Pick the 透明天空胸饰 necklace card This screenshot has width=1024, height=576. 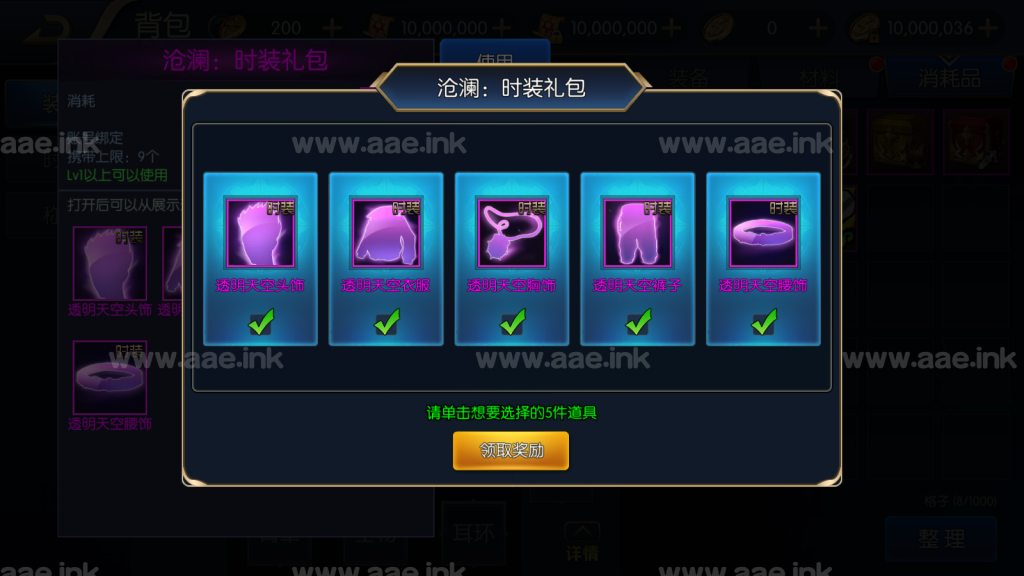pyautogui.click(x=512, y=258)
